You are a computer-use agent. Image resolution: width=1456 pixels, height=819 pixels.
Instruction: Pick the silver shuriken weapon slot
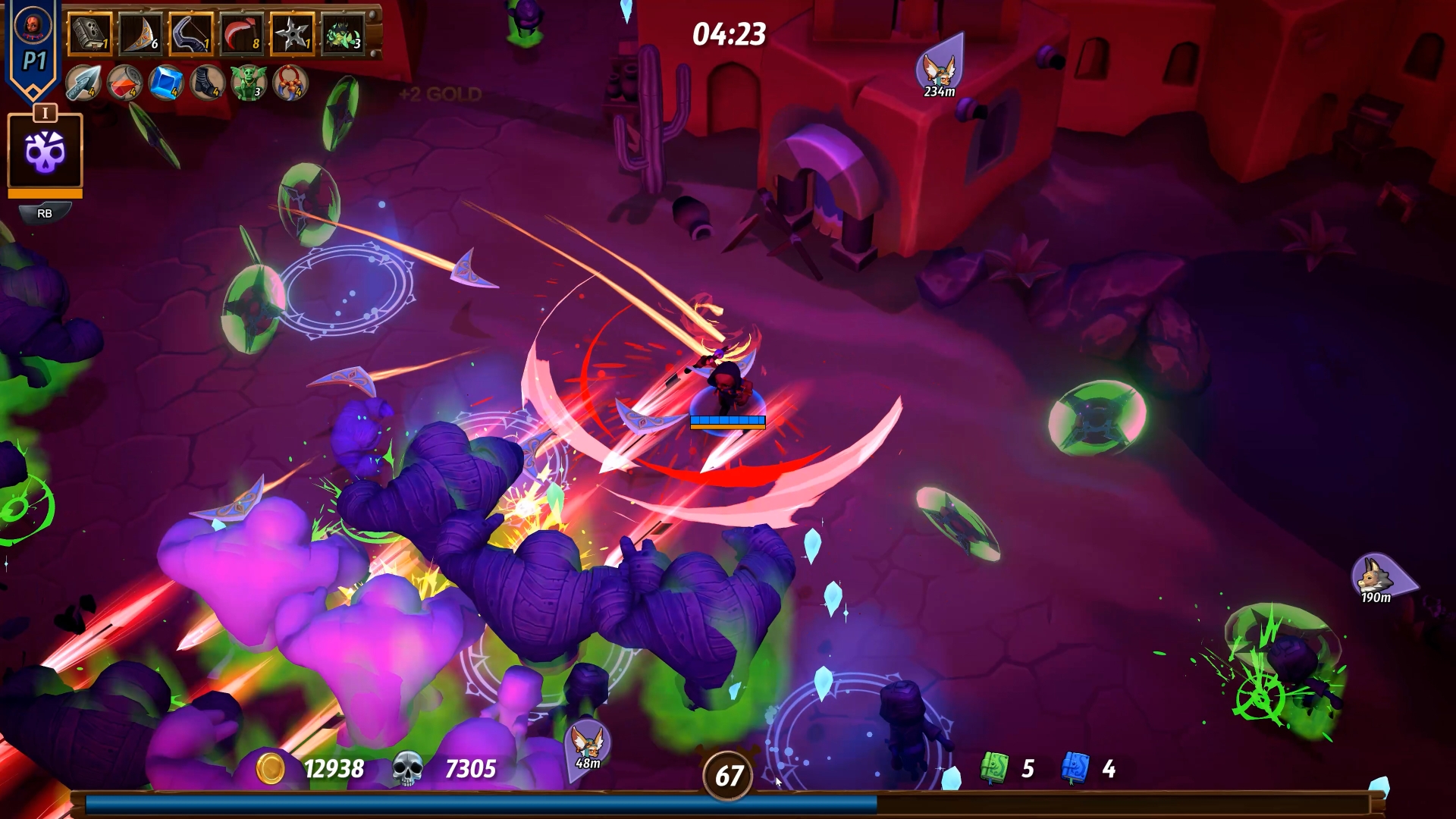(292, 34)
